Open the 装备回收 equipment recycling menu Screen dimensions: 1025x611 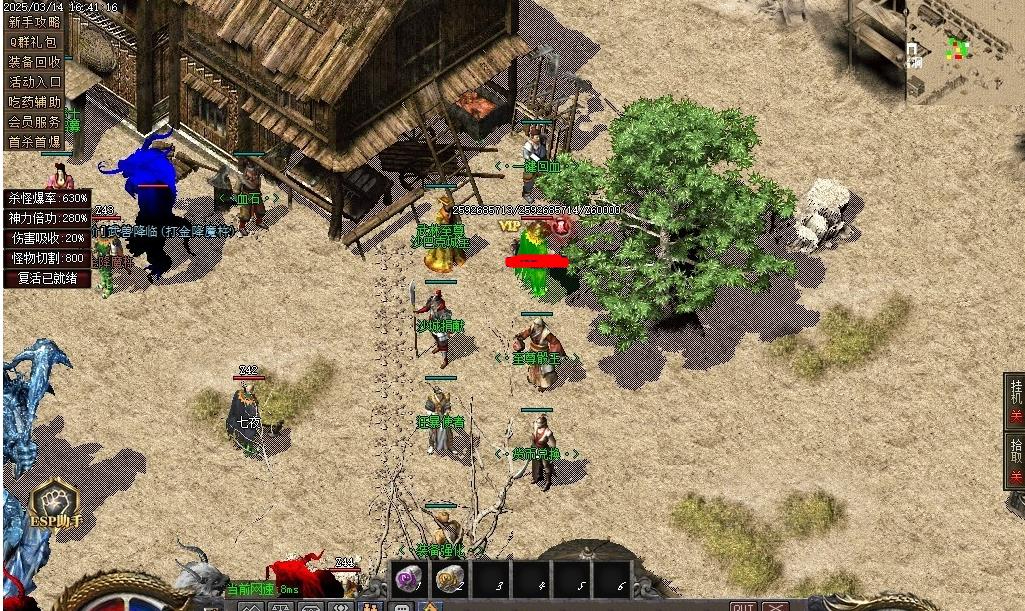click(x=35, y=62)
